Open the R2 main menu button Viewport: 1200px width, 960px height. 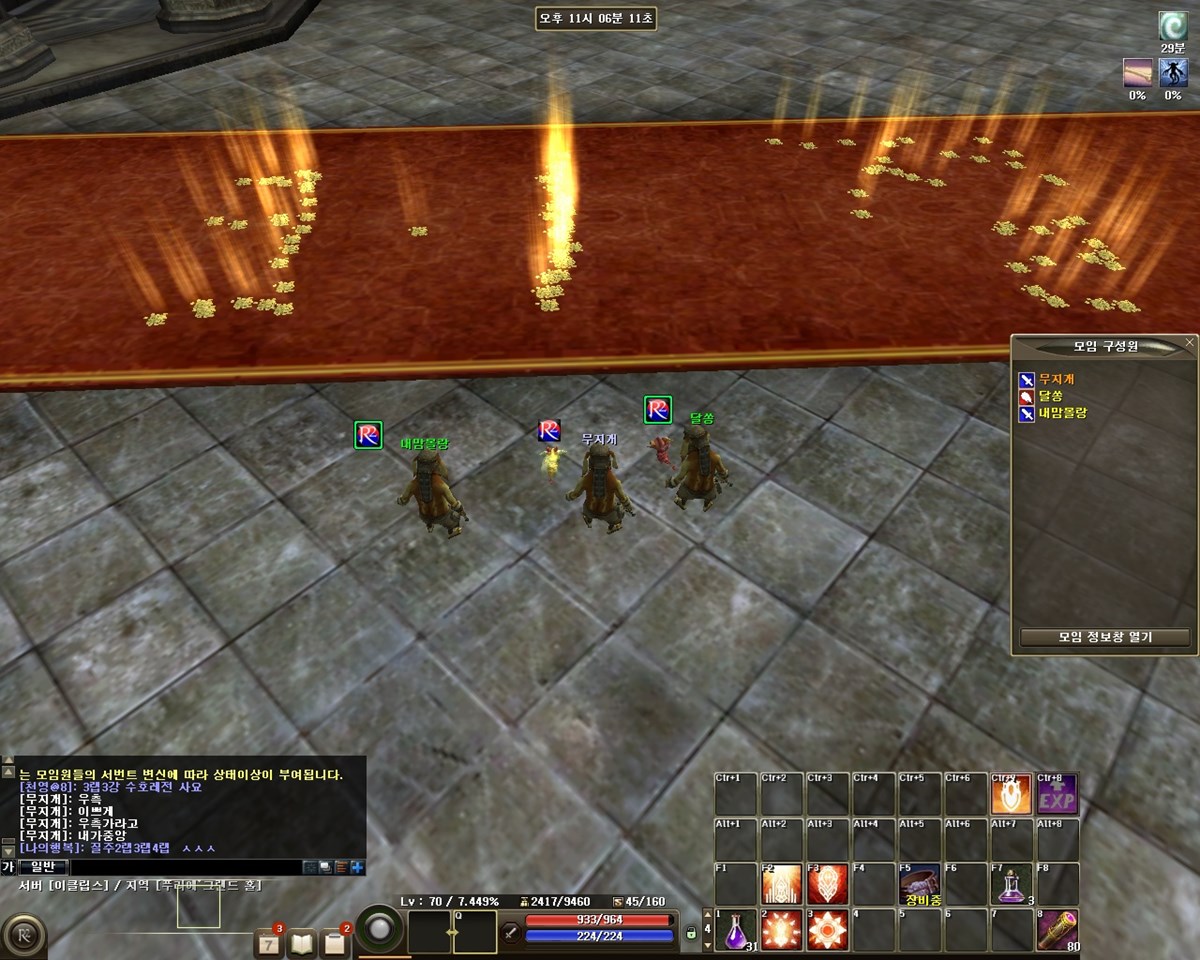pos(22,934)
